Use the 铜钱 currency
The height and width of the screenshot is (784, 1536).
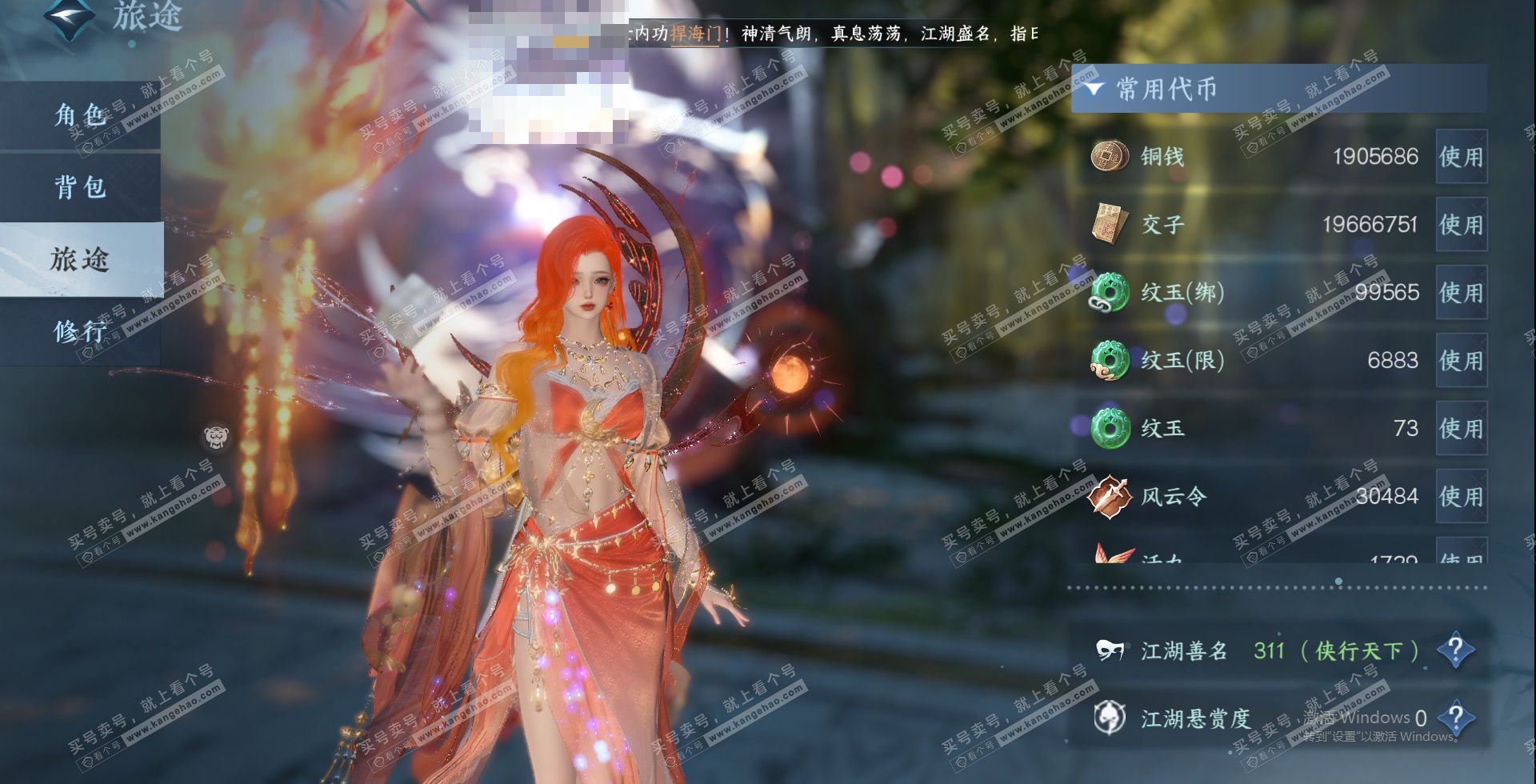(1461, 157)
